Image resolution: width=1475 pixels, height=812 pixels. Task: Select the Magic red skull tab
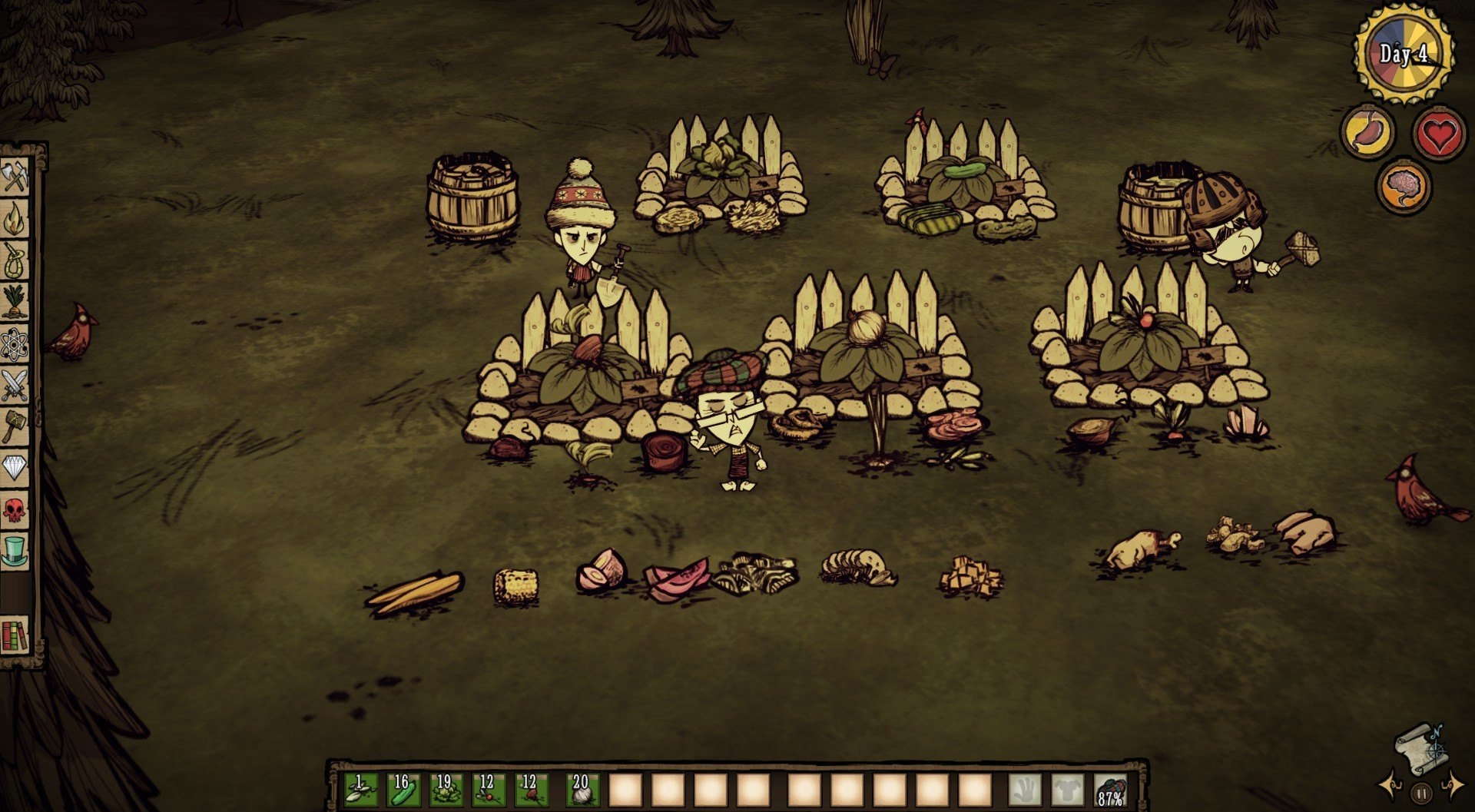pyautogui.click(x=15, y=509)
